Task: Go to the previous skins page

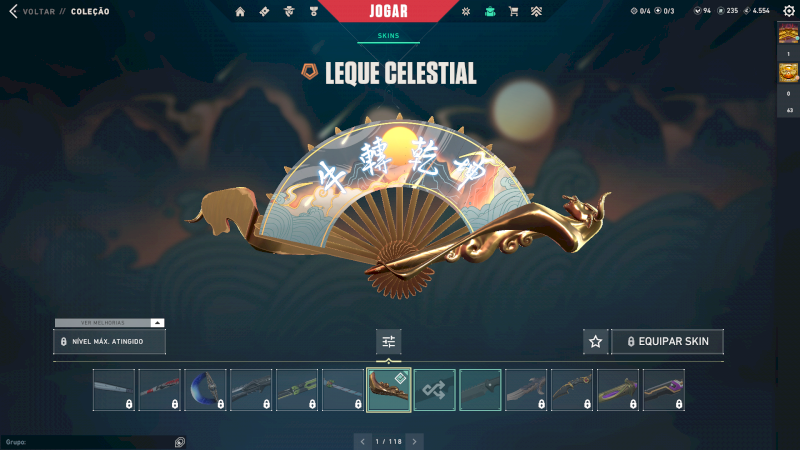Action: coord(361,441)
